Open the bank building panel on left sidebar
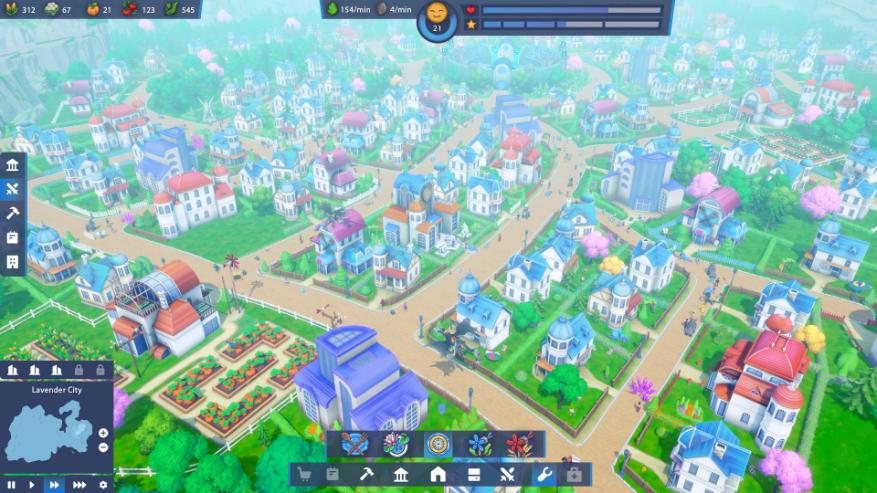 click(x=12, y=166)
